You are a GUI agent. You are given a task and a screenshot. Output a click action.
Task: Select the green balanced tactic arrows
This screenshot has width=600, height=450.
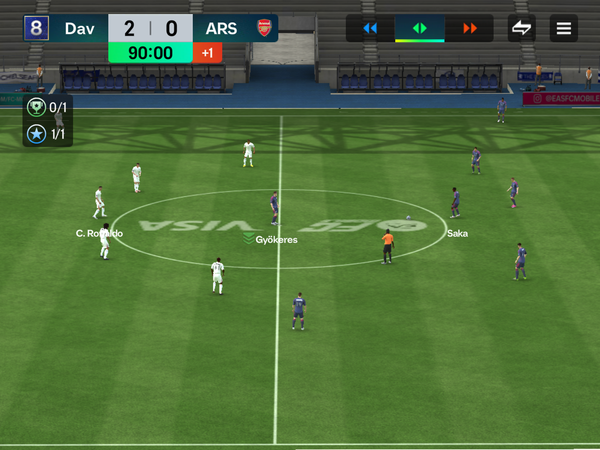420,28
